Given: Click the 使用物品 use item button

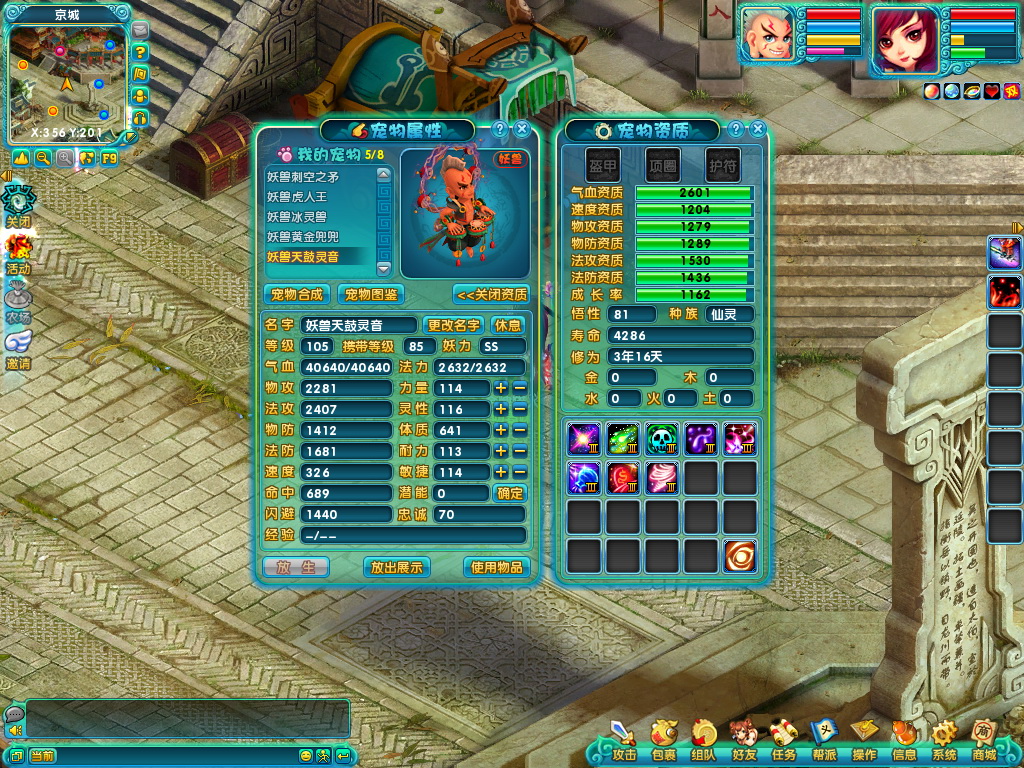Looking at the screenshot, I should click(496, 567).
